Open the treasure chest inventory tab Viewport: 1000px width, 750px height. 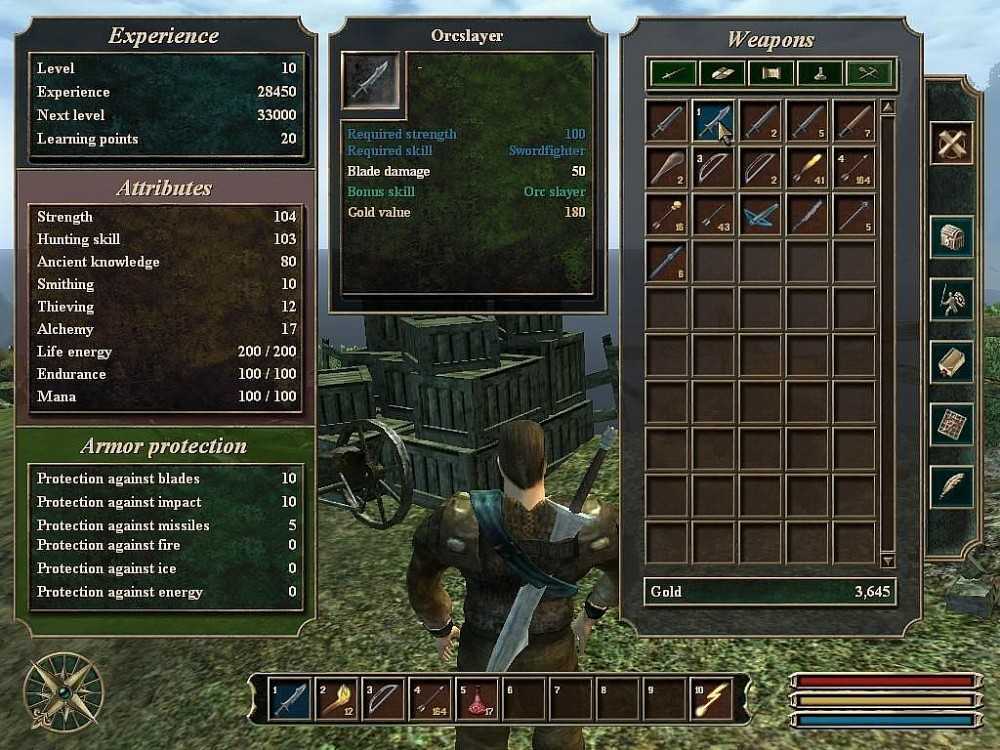click(x=951, y=237)
